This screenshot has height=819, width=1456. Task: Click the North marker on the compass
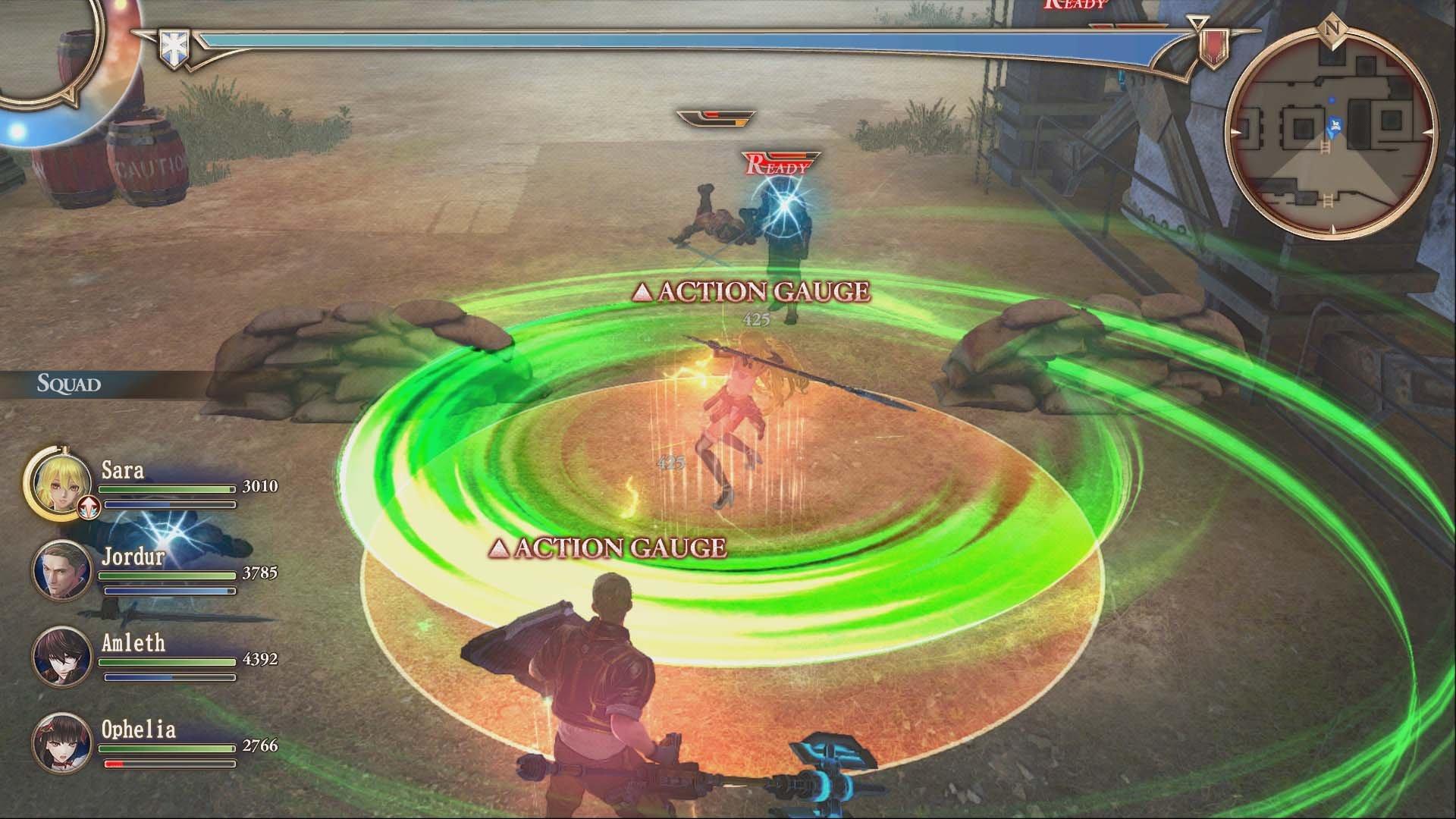pos(1332,27)
